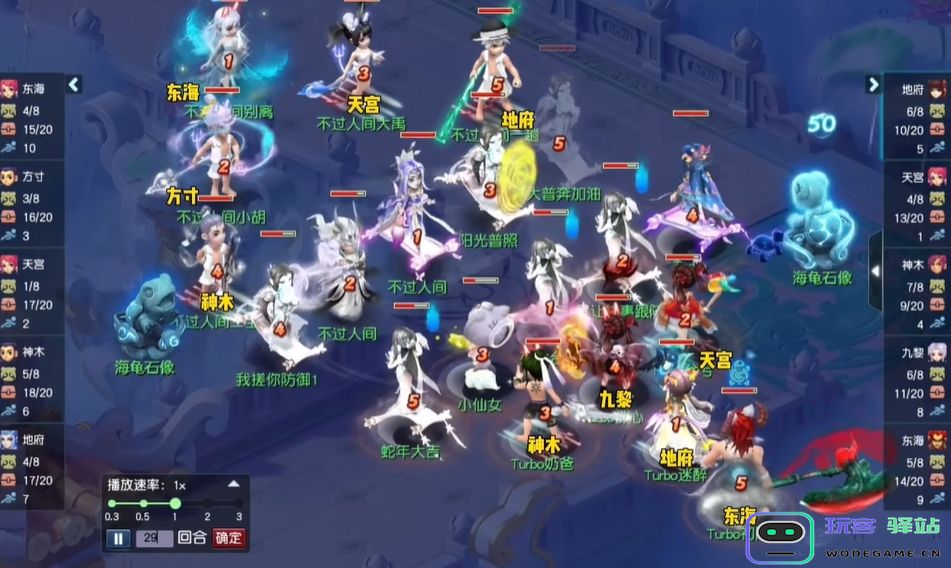Screen dimensions: 951x568
Task: Open the side tab arrow on right edge
Action: (875, 270)
